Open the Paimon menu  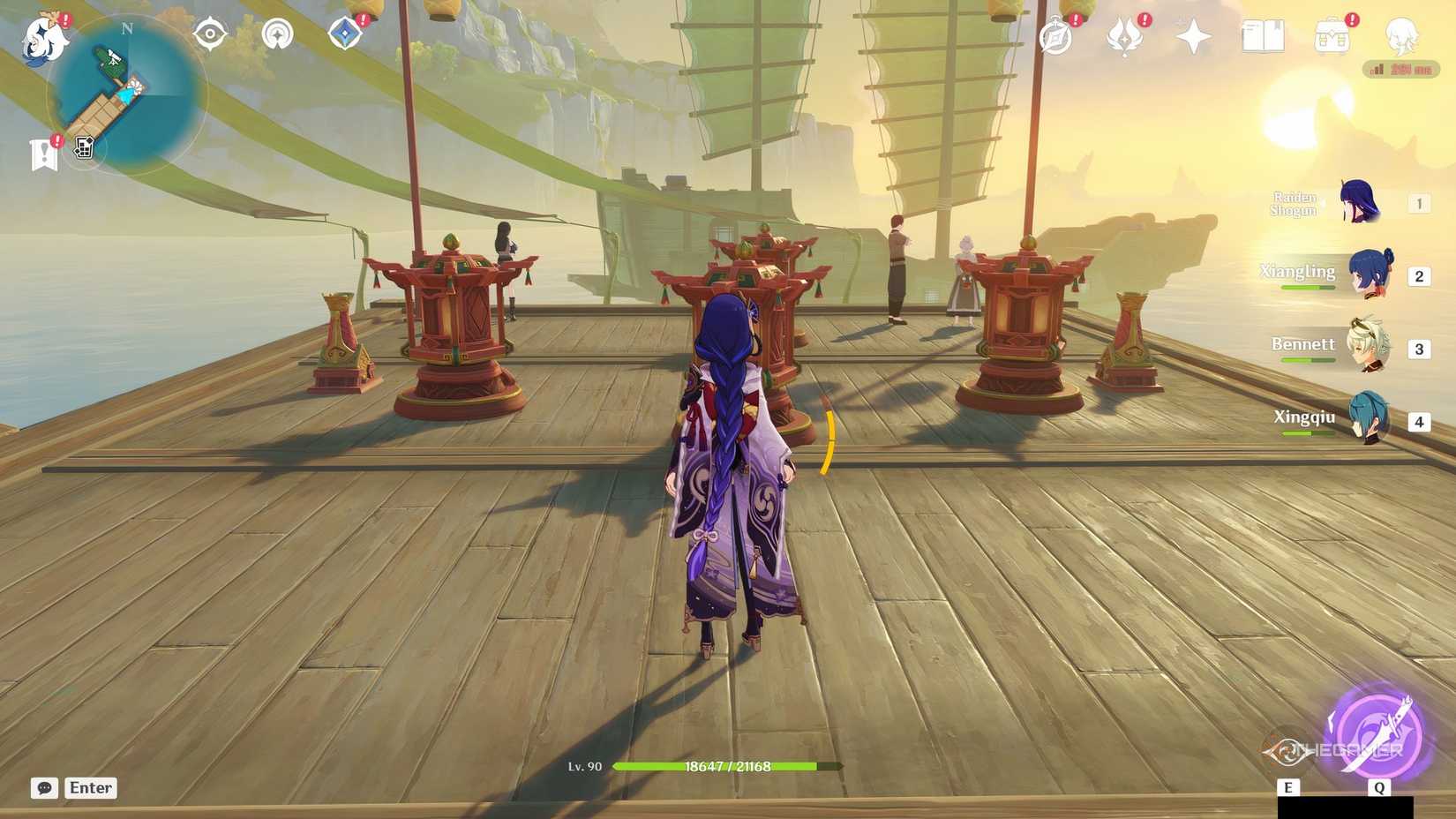pyautogui.click(x=42, y=40)
